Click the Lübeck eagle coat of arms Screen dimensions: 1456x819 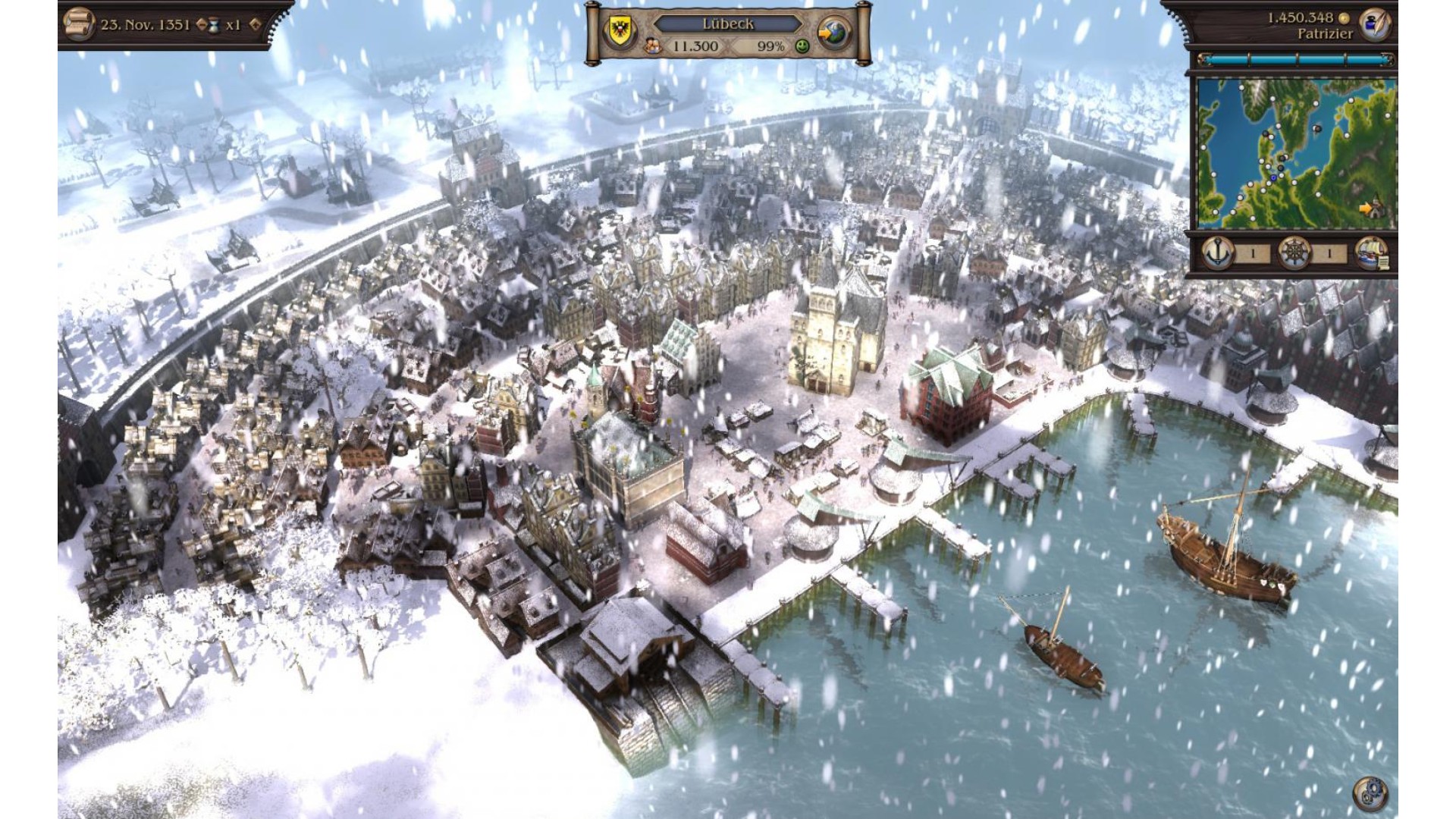(x=614, y=32)
